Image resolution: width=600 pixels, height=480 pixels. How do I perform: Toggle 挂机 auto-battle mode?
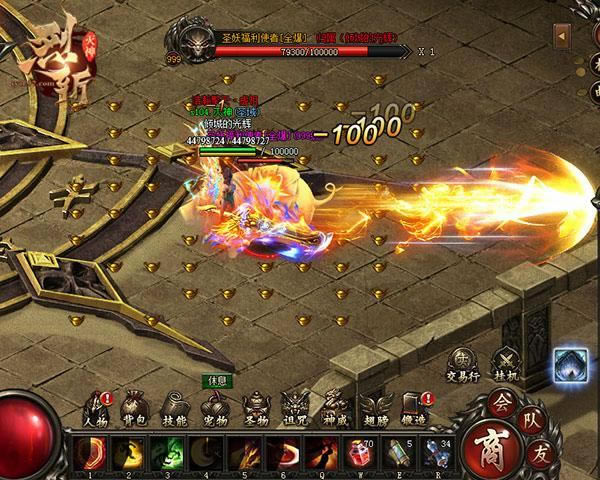pyautogui.click(x=511, y=362)
